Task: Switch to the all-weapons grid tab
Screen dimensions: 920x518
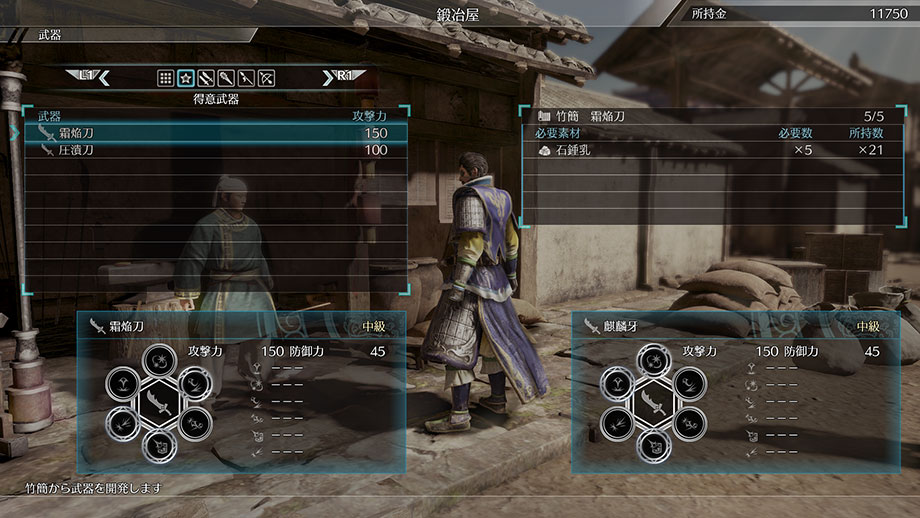Action: pos(166,77)
